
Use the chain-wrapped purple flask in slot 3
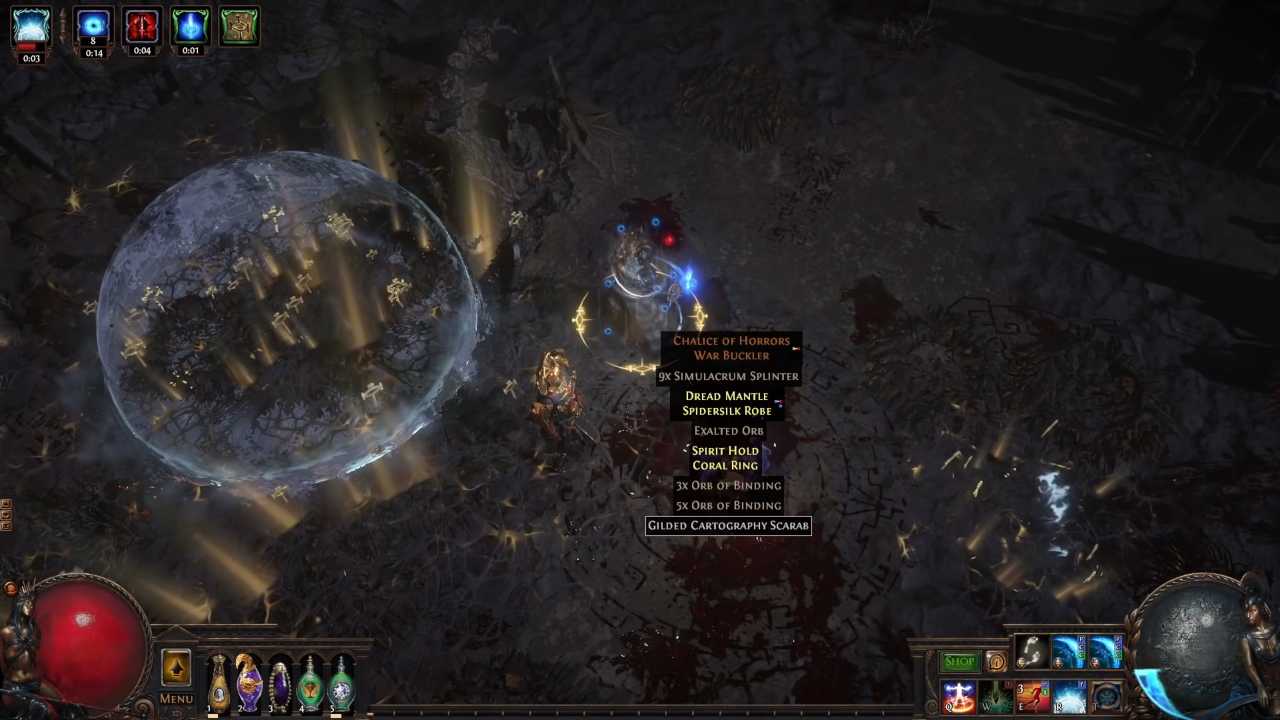[x=280, y=684]
